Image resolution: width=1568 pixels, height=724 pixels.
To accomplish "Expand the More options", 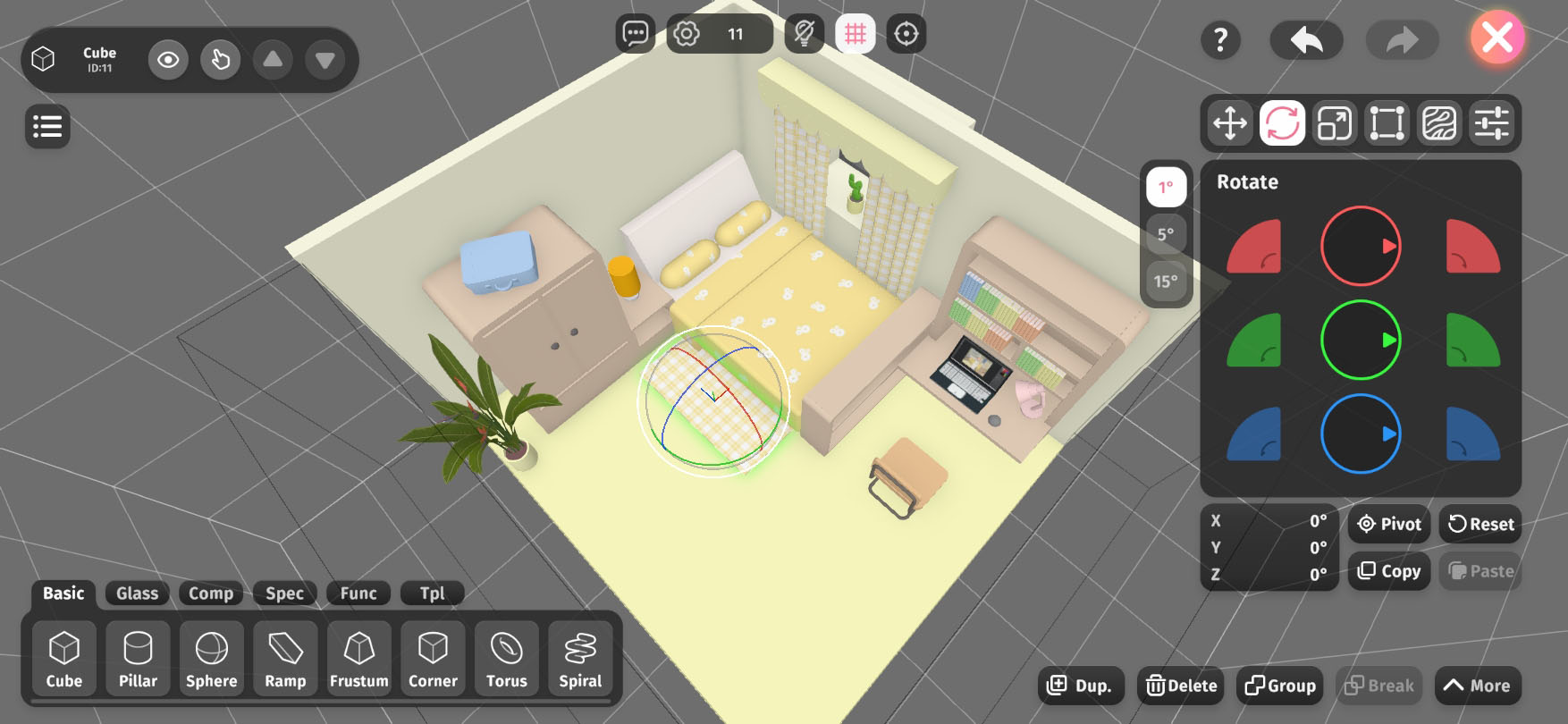I will (1477, 686).
